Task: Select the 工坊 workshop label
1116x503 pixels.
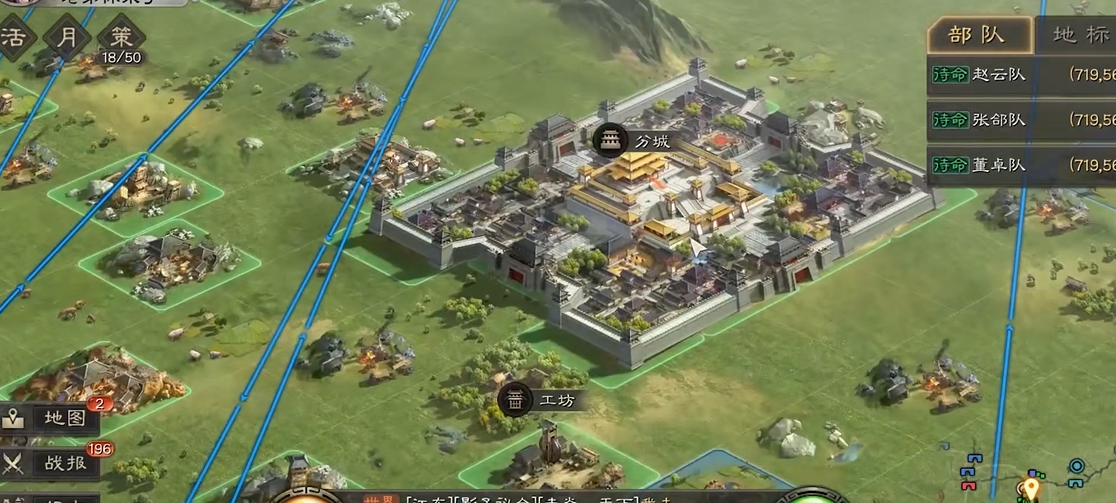Action: [x=541, y=400]
